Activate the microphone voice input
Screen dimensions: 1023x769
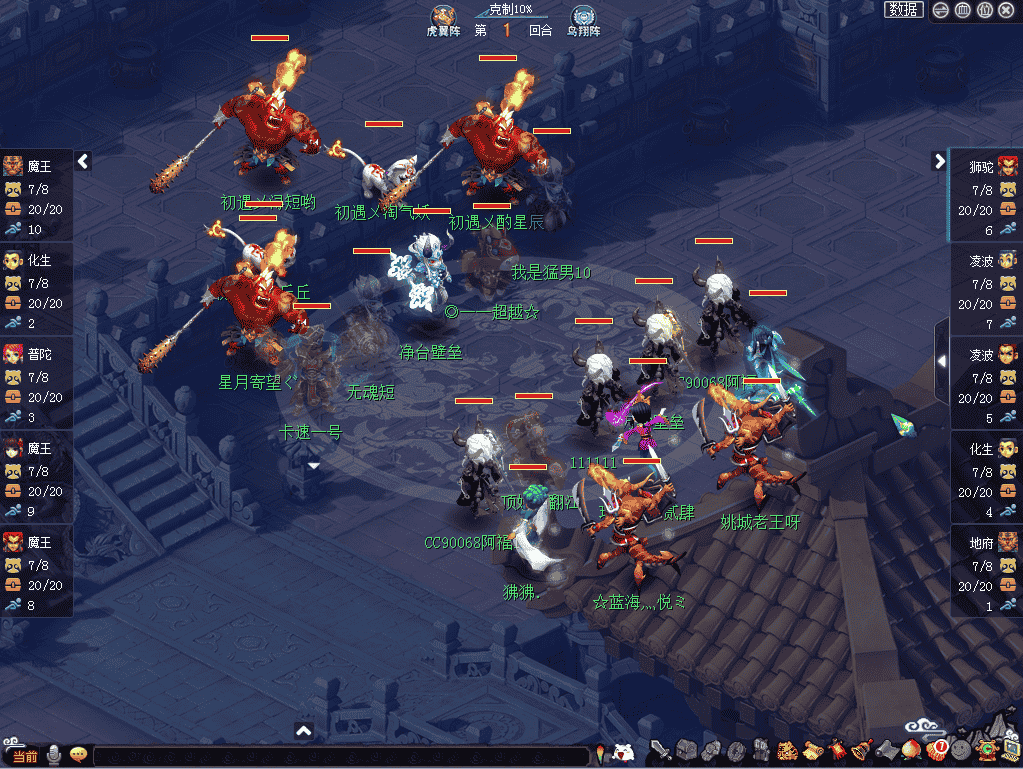point(53,755)
